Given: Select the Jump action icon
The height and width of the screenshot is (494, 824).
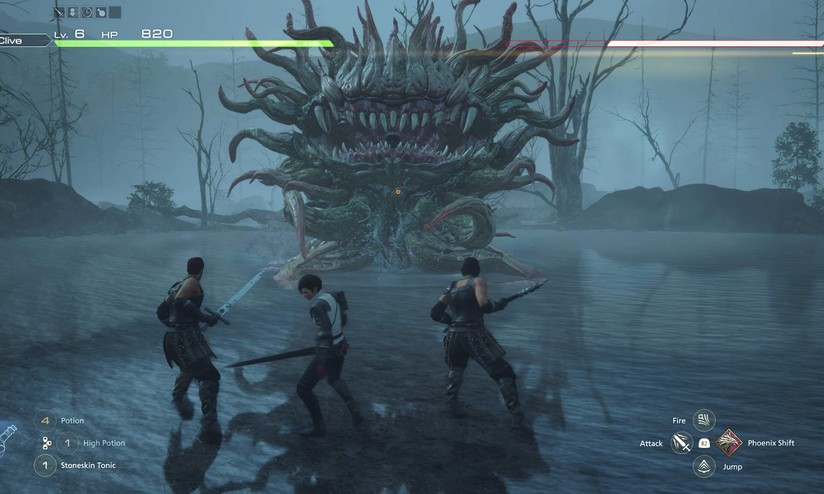Looking at the screenshot, I should pyautogui.click(x=704, y=465).
